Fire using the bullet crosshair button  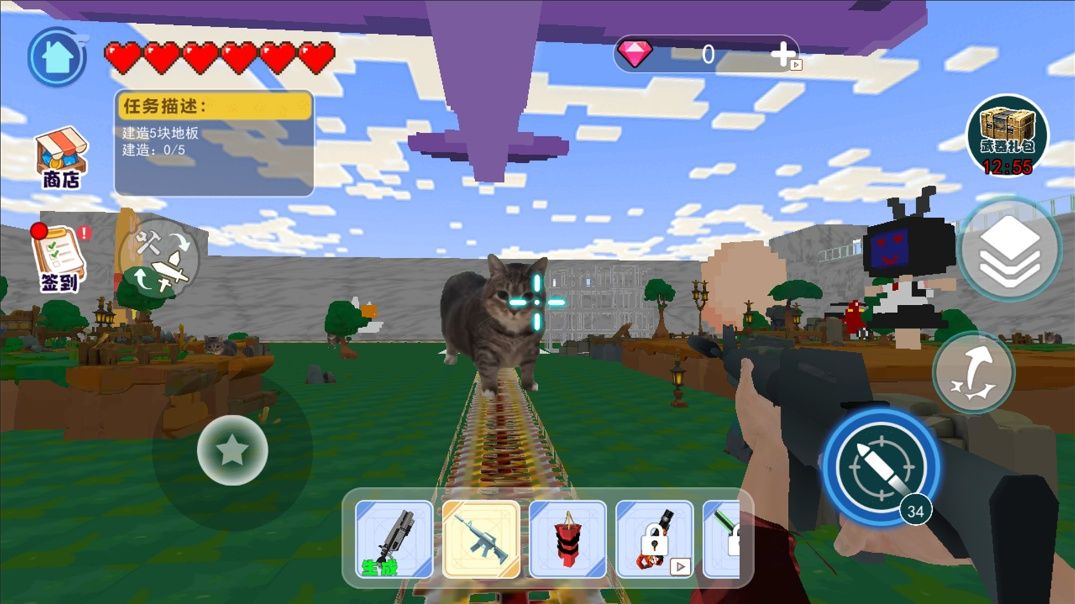880,466
